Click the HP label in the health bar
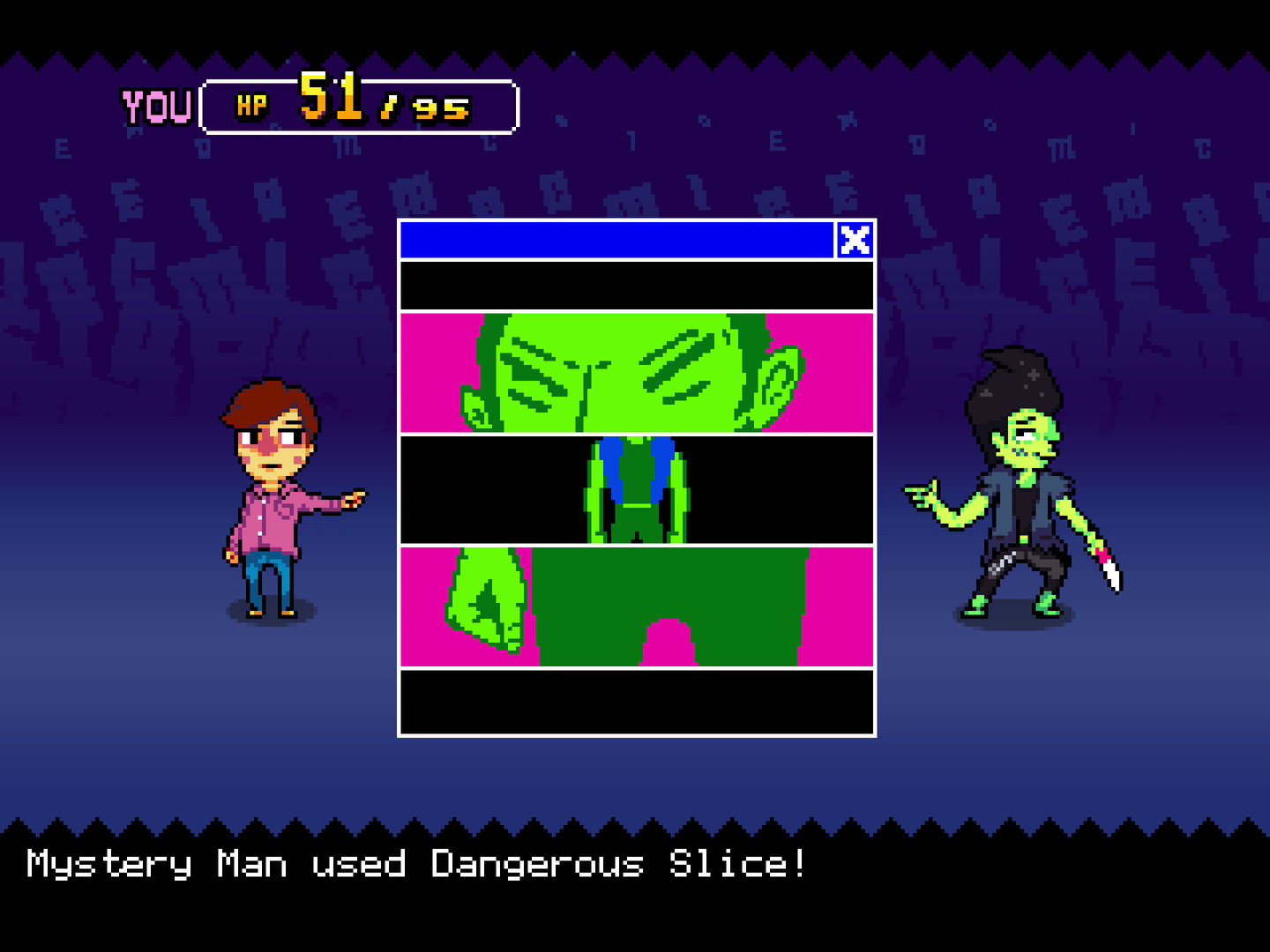Viewport: 1270px width, 952px height. [x=250, y=104]
